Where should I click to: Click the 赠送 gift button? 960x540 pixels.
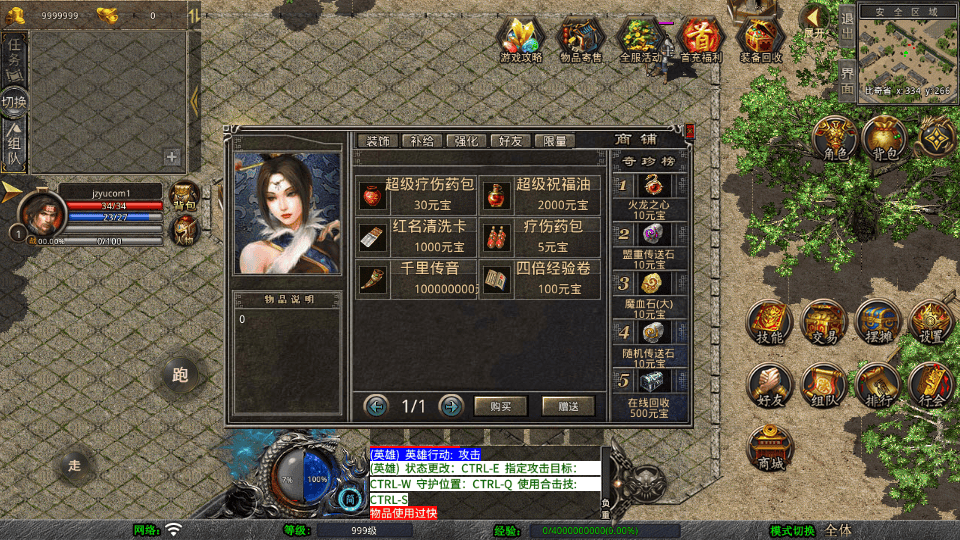click(x=568, y=406)
